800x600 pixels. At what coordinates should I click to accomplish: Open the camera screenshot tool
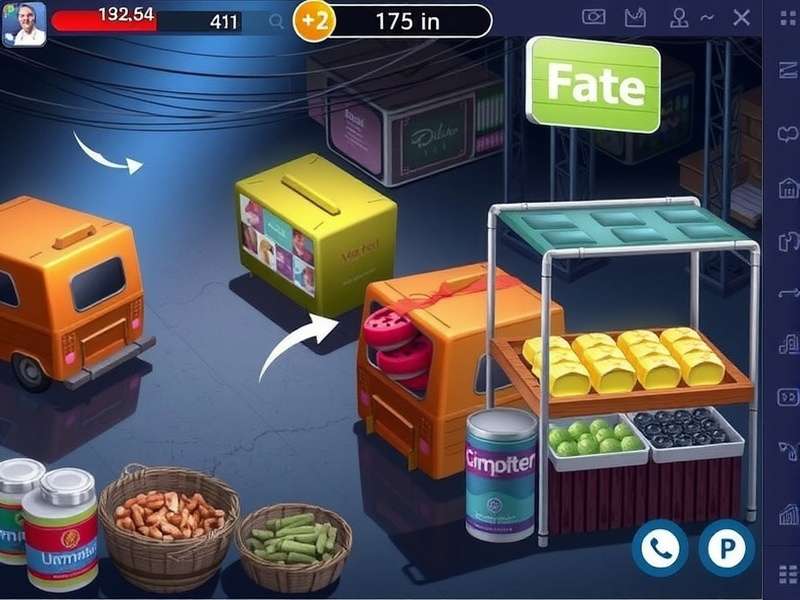click(594, 17)
